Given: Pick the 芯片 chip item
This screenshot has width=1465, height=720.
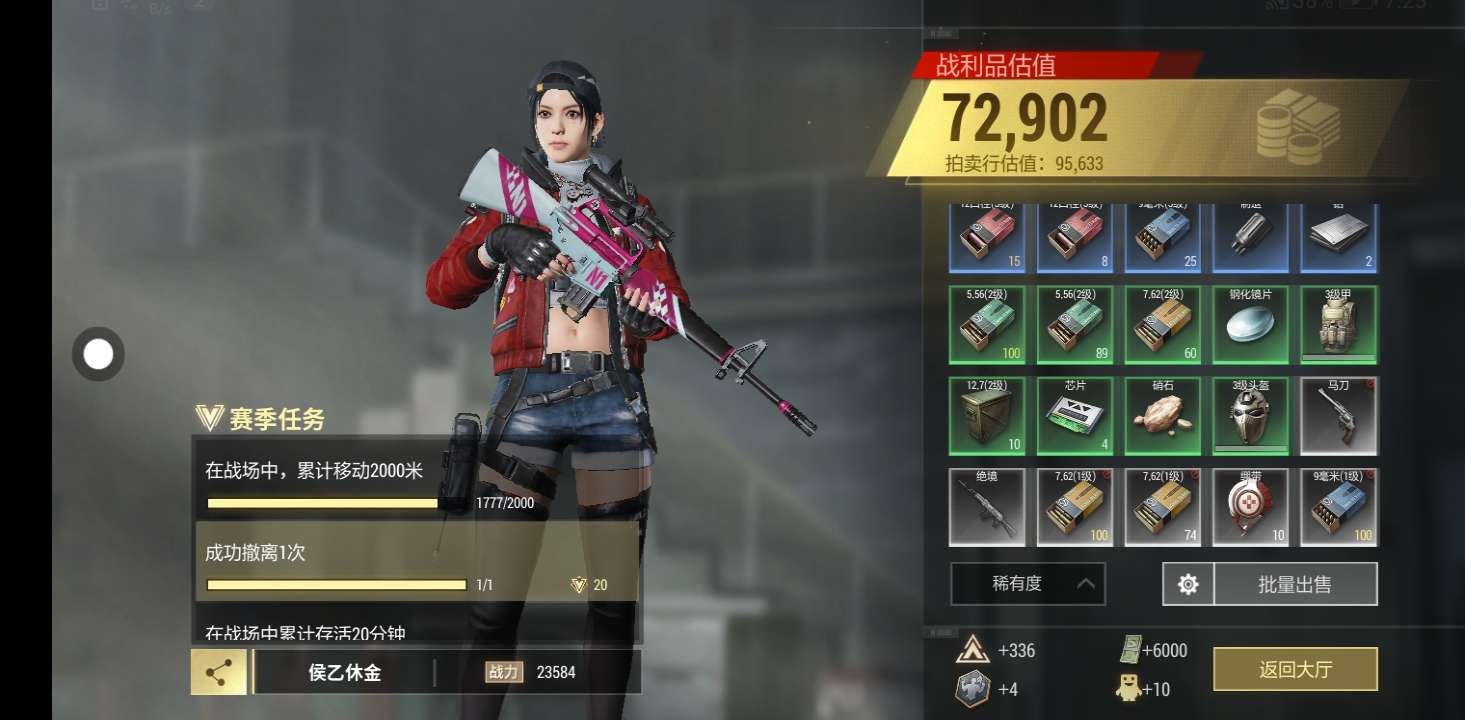Looking at the screenshot, I should [x=1075, y=415].
